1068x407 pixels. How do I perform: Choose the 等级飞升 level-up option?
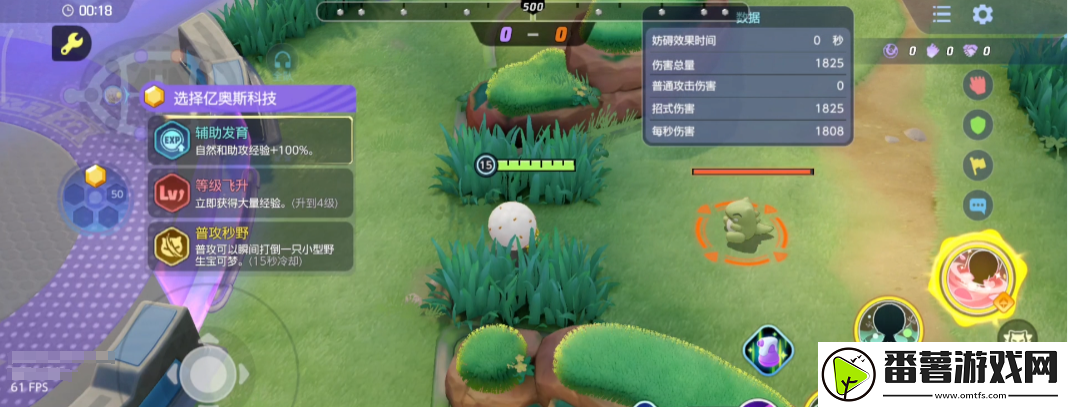coord(251,193)
